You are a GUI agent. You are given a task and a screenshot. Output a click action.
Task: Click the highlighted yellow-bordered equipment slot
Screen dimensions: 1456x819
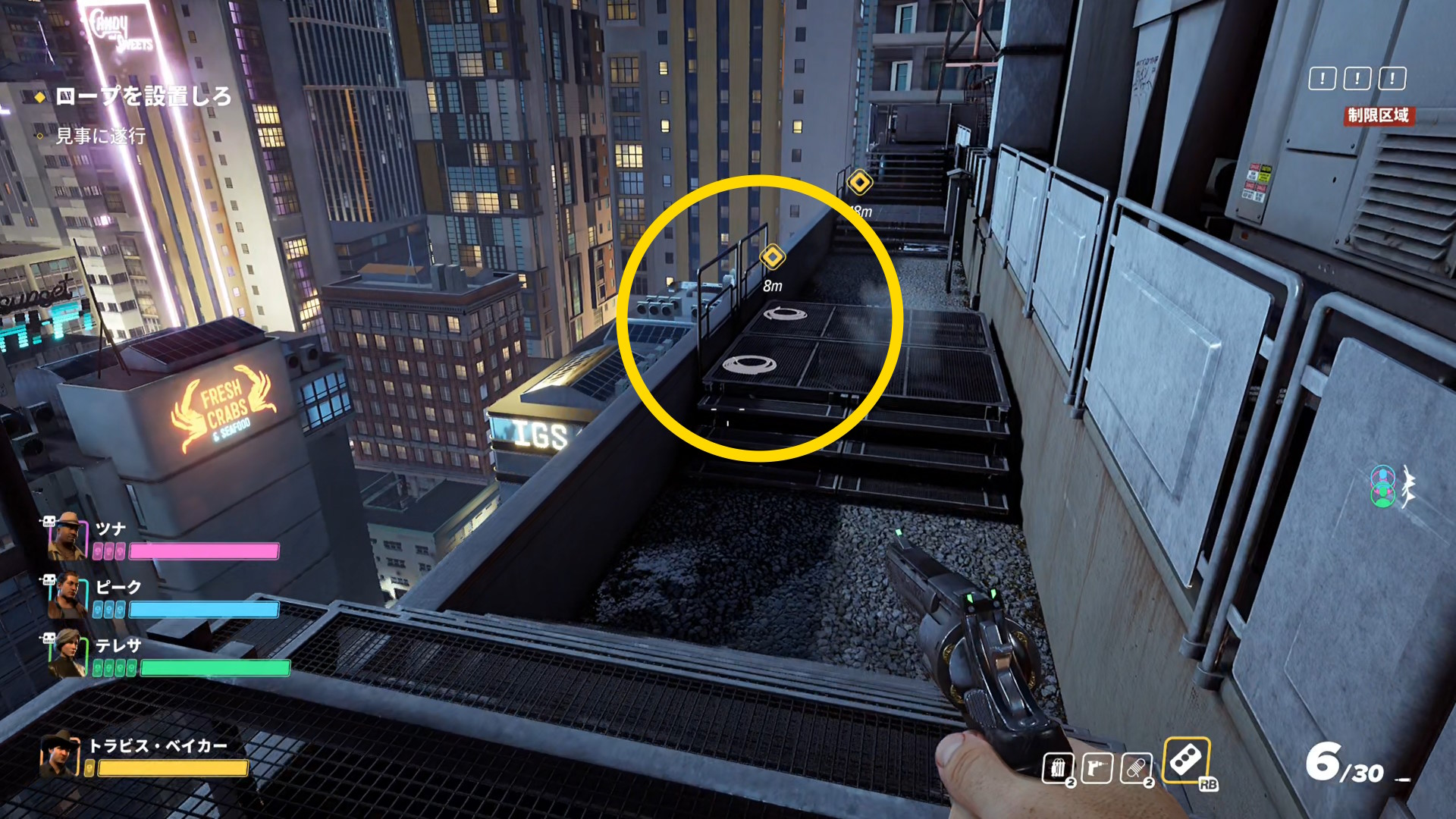coord(1186,760)
